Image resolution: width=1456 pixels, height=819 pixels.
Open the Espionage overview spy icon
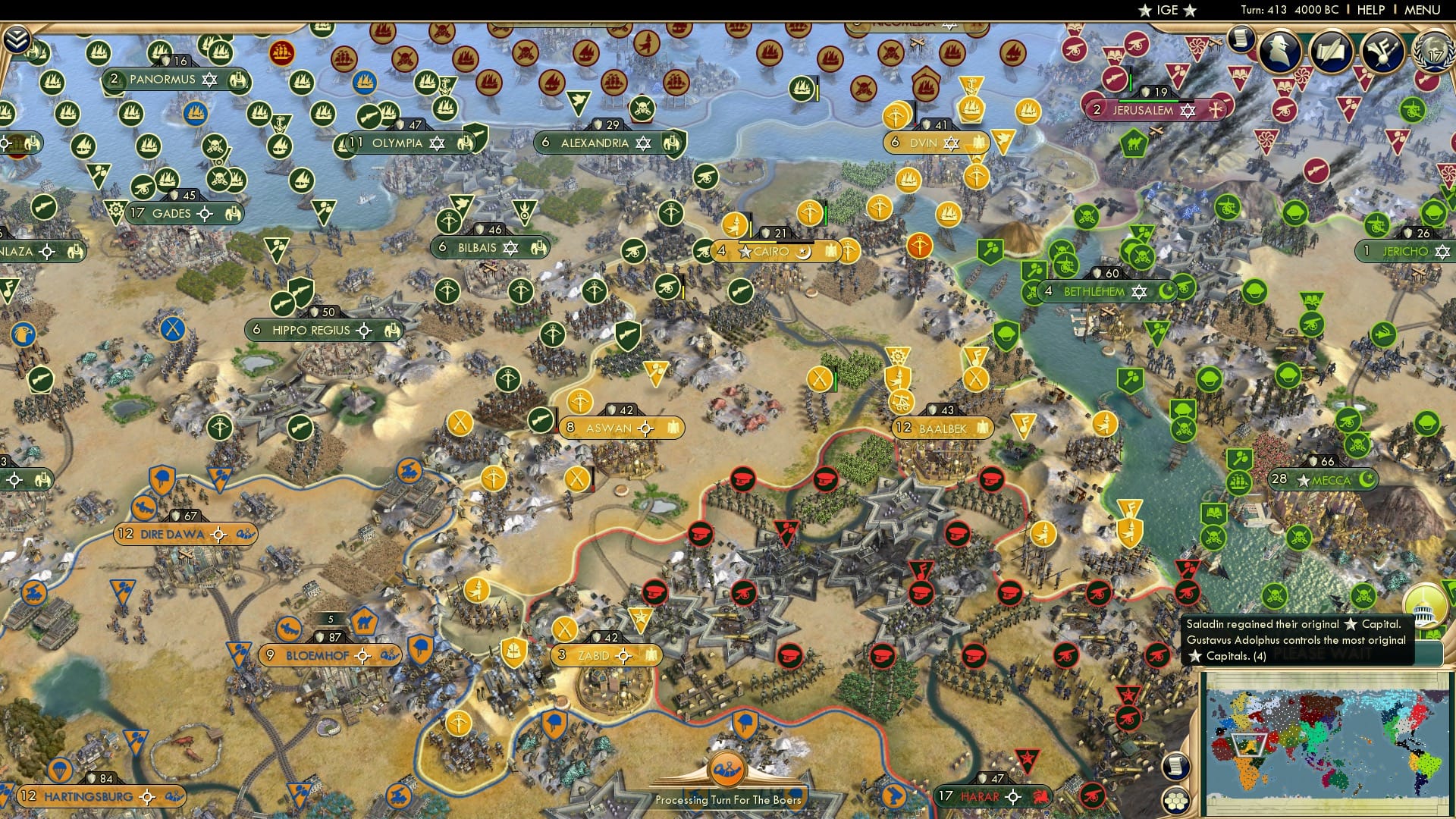coord(1282,51)
